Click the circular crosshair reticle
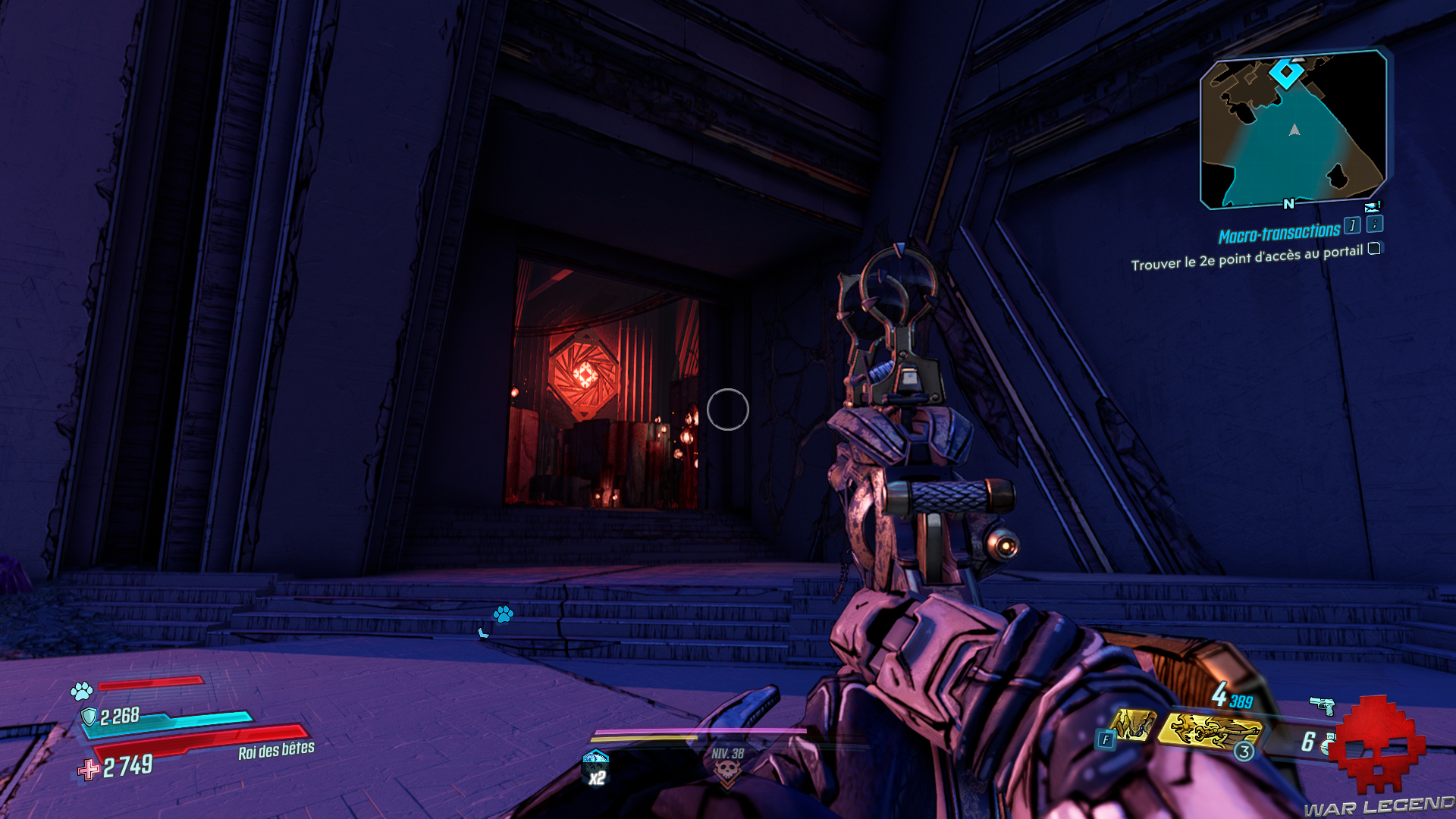1456x819 pixels. [726, 410]
